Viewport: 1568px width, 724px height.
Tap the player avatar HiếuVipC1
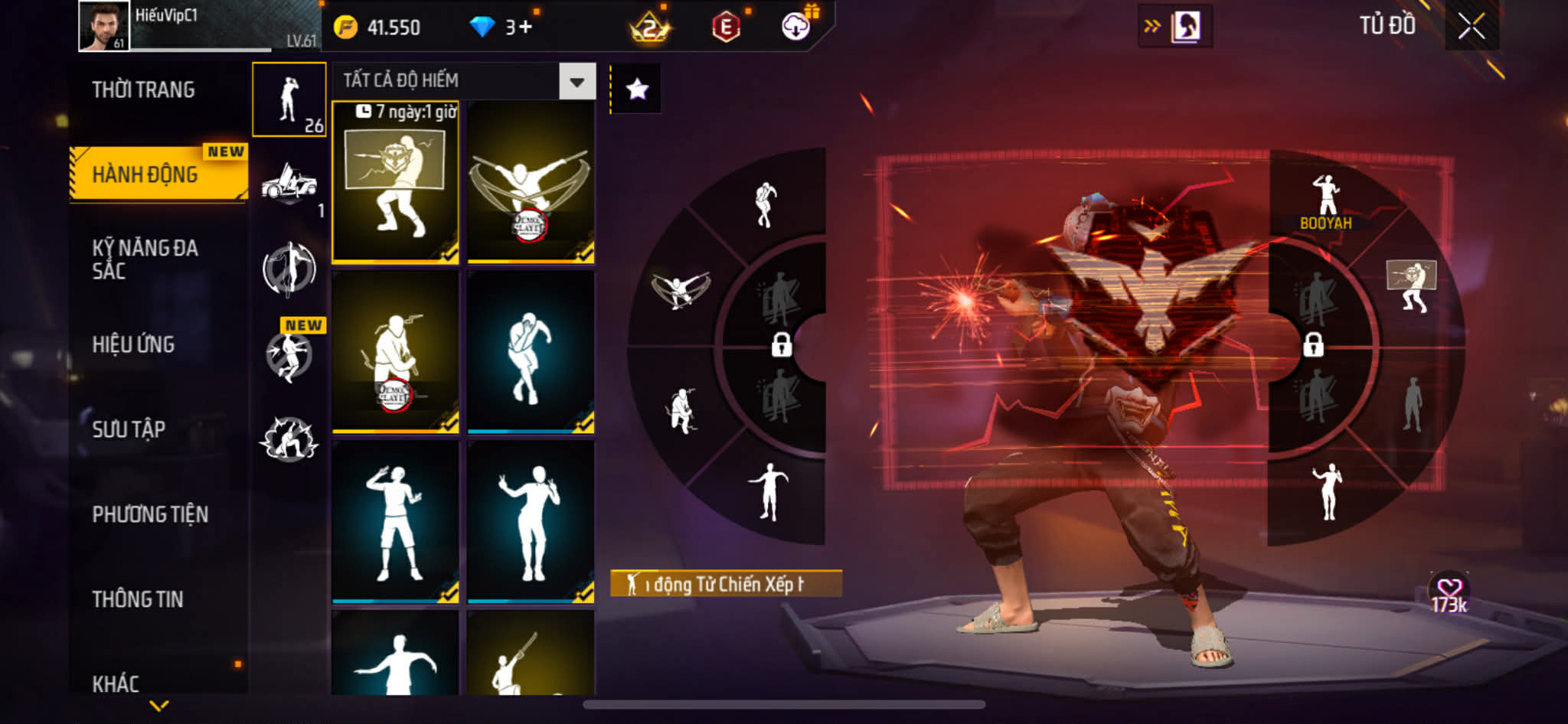tap(104, 27)
